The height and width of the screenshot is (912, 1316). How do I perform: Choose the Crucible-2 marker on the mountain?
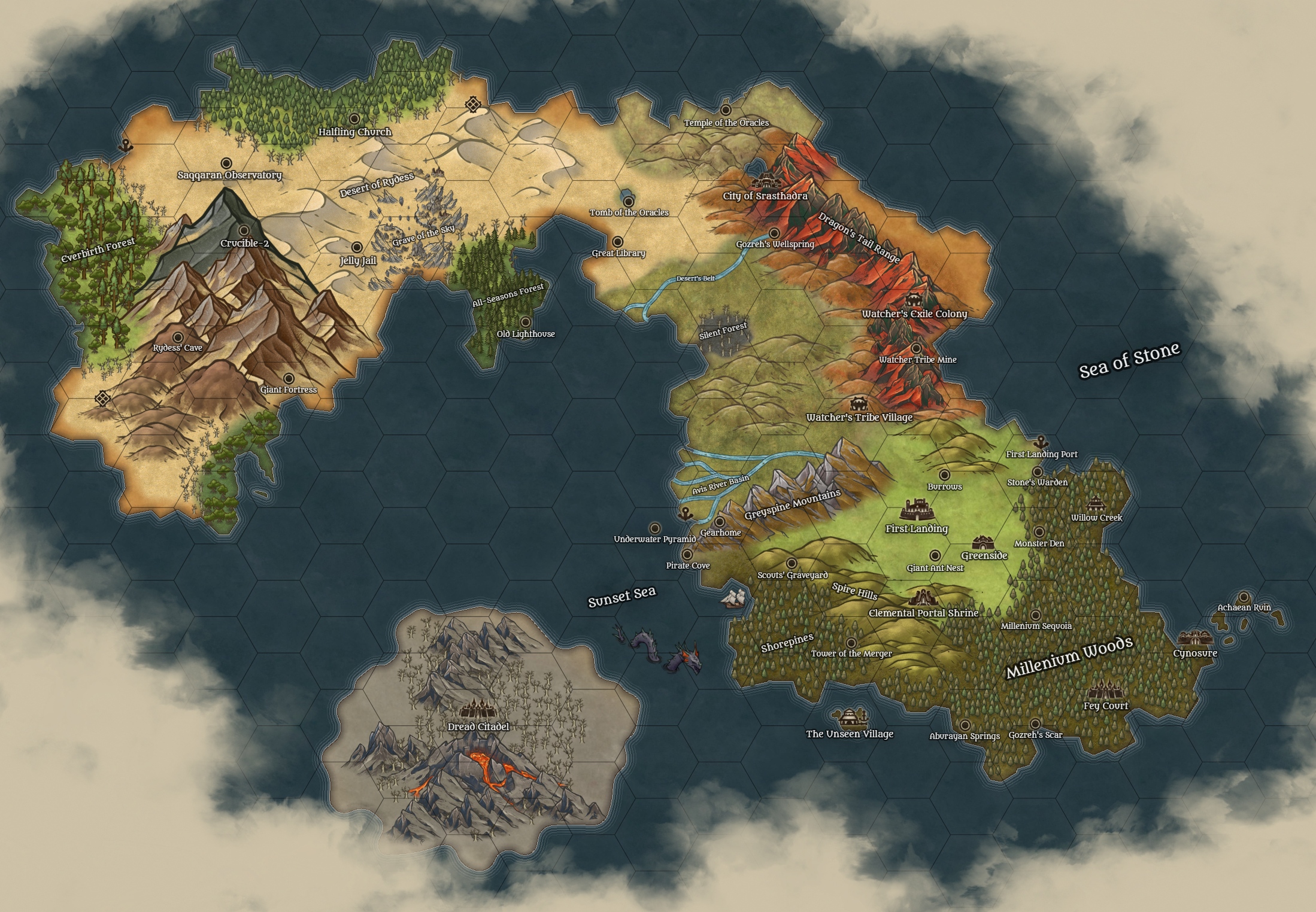244,230
